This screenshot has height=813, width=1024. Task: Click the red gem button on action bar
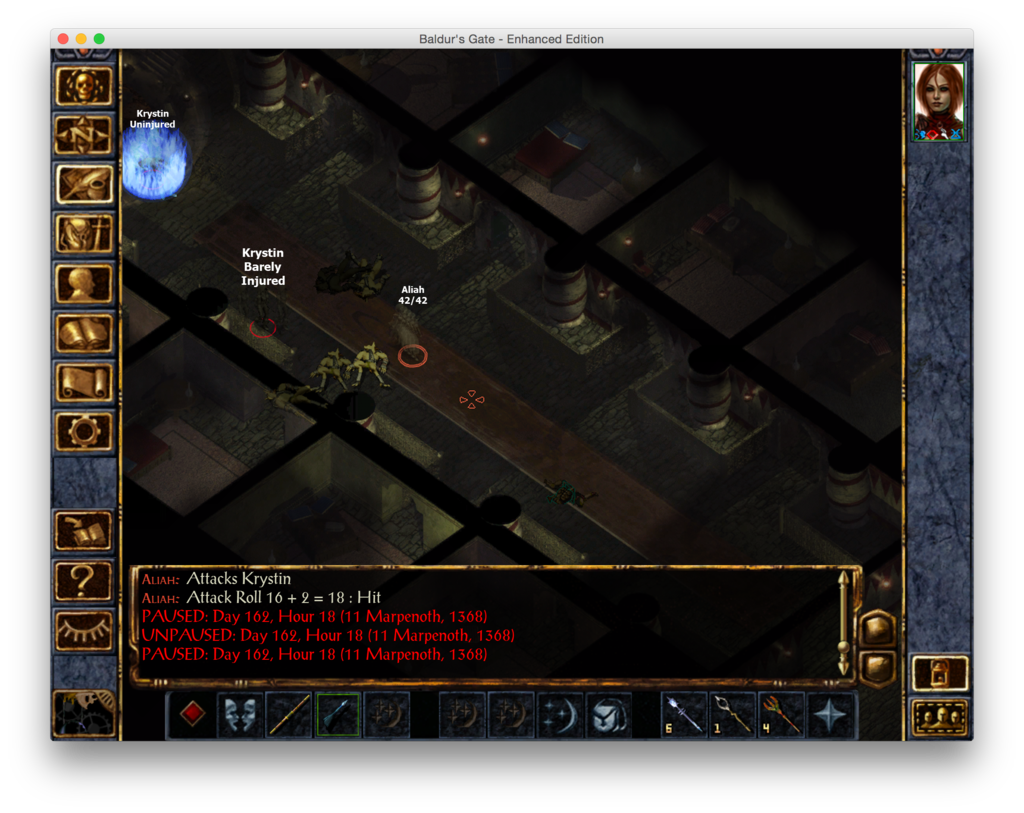193,714
